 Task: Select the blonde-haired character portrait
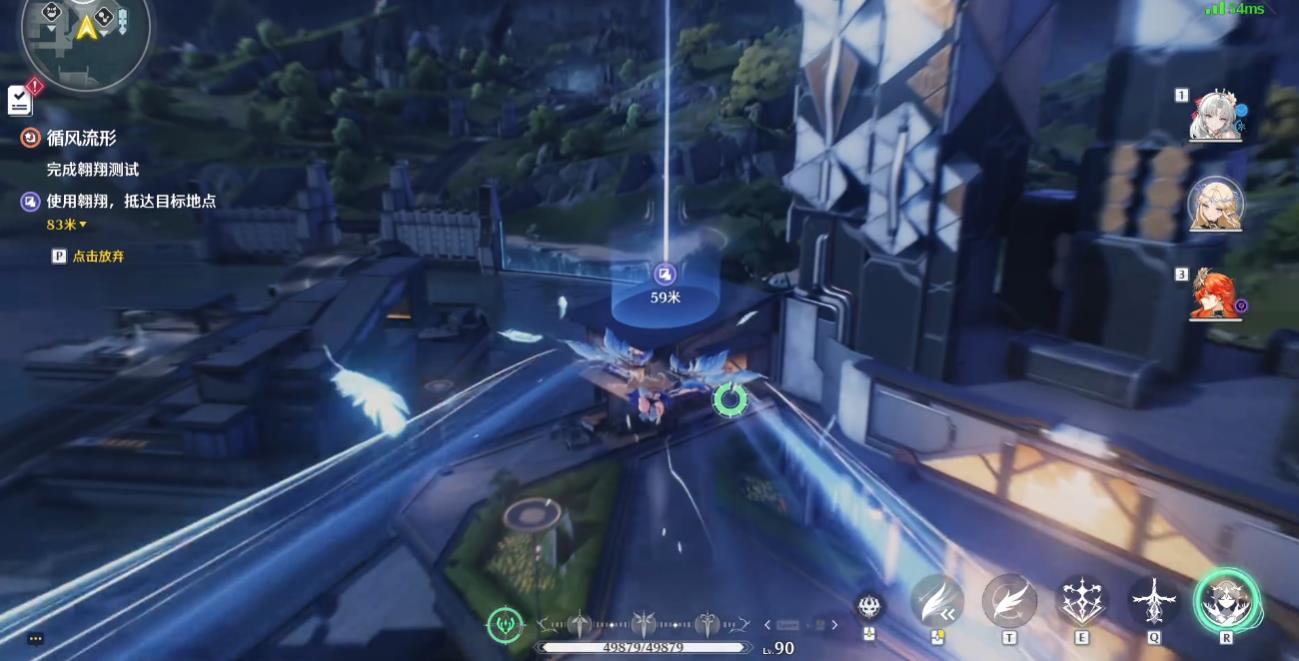1215,204
